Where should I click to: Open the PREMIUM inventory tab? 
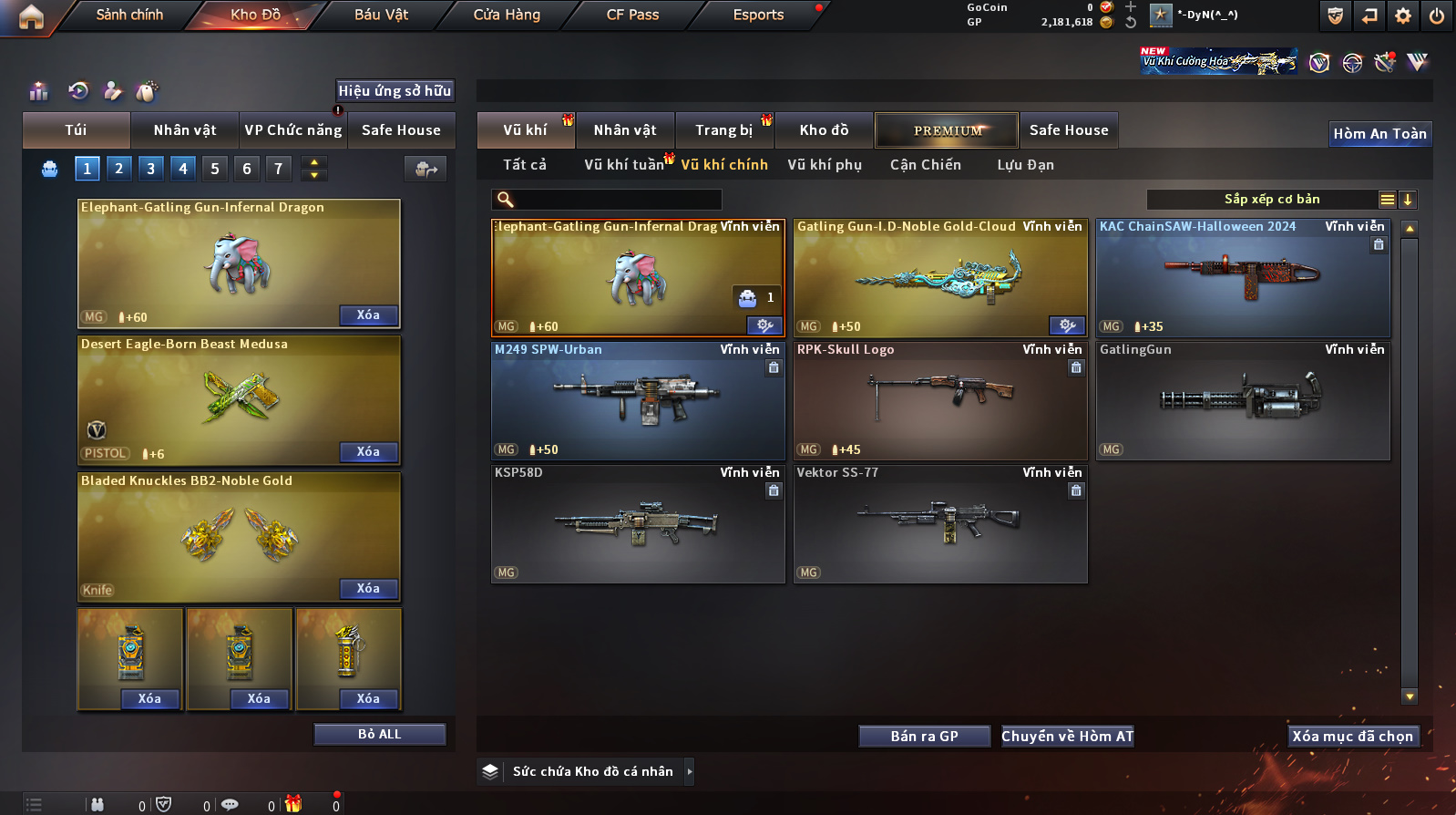pos(948,130)
